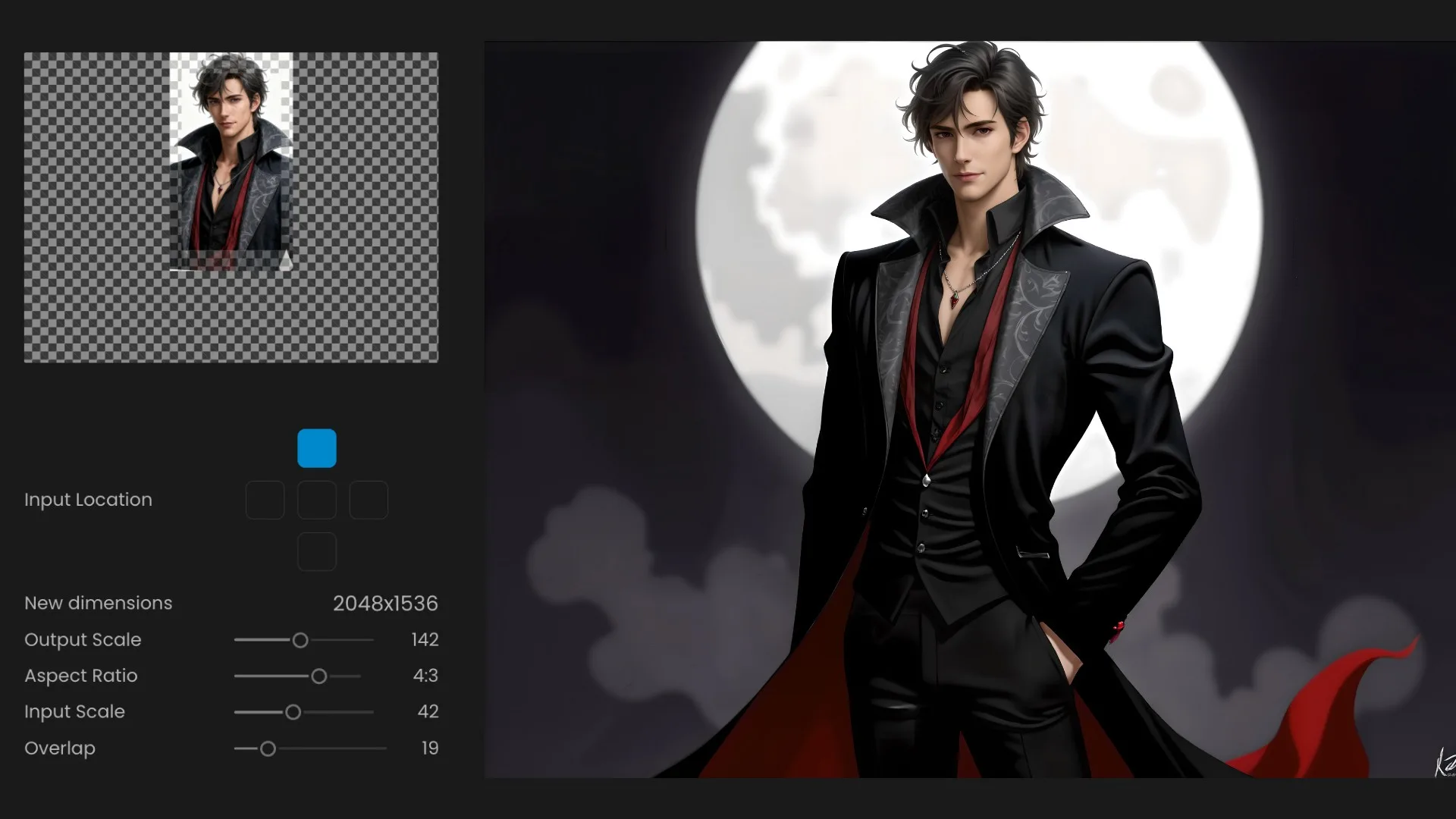Screen dimensions: 1456x819
Task: Select the center Input Location square
Action: 317,500
